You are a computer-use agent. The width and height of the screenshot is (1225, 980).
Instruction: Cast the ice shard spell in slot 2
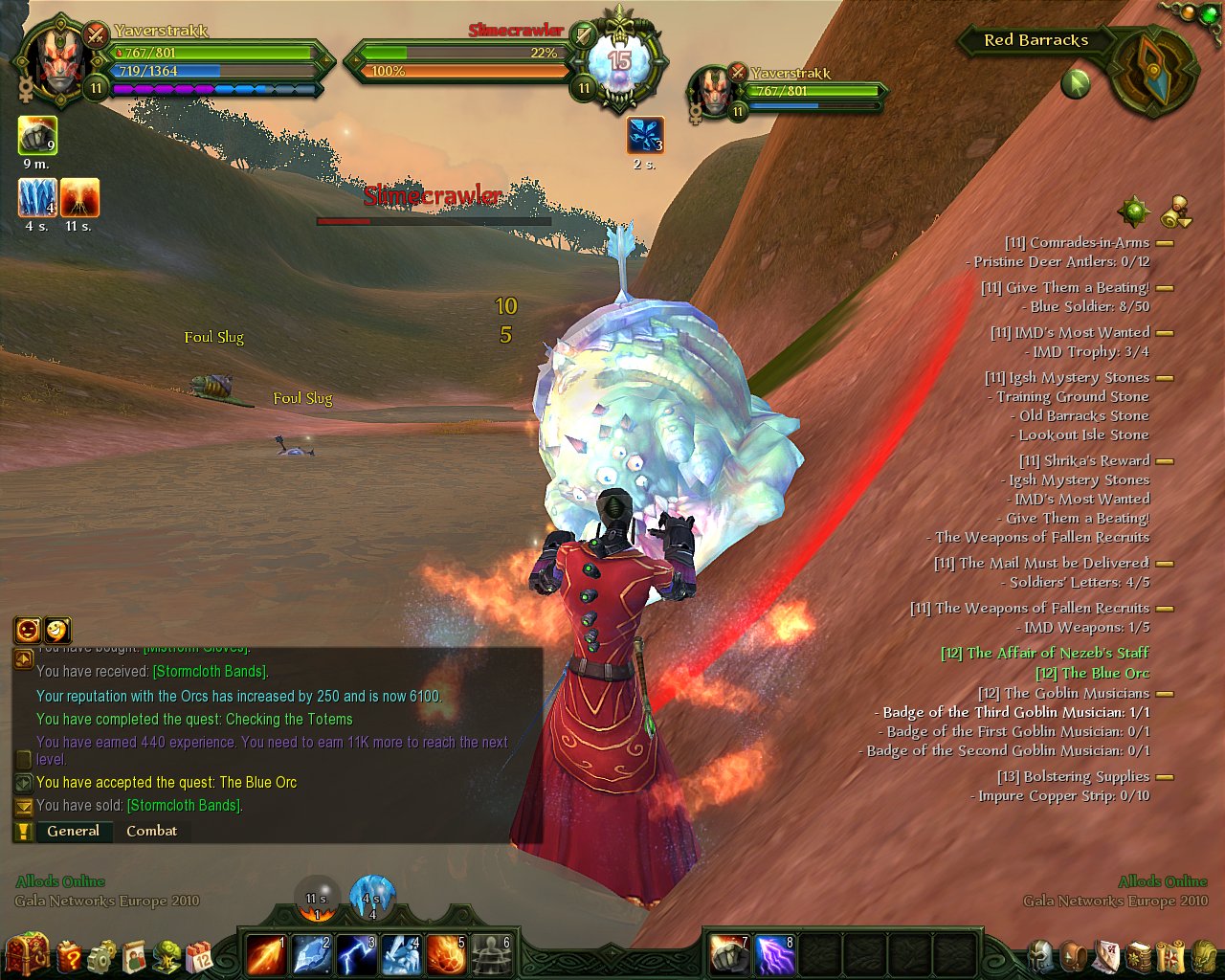tap(311, 954)
